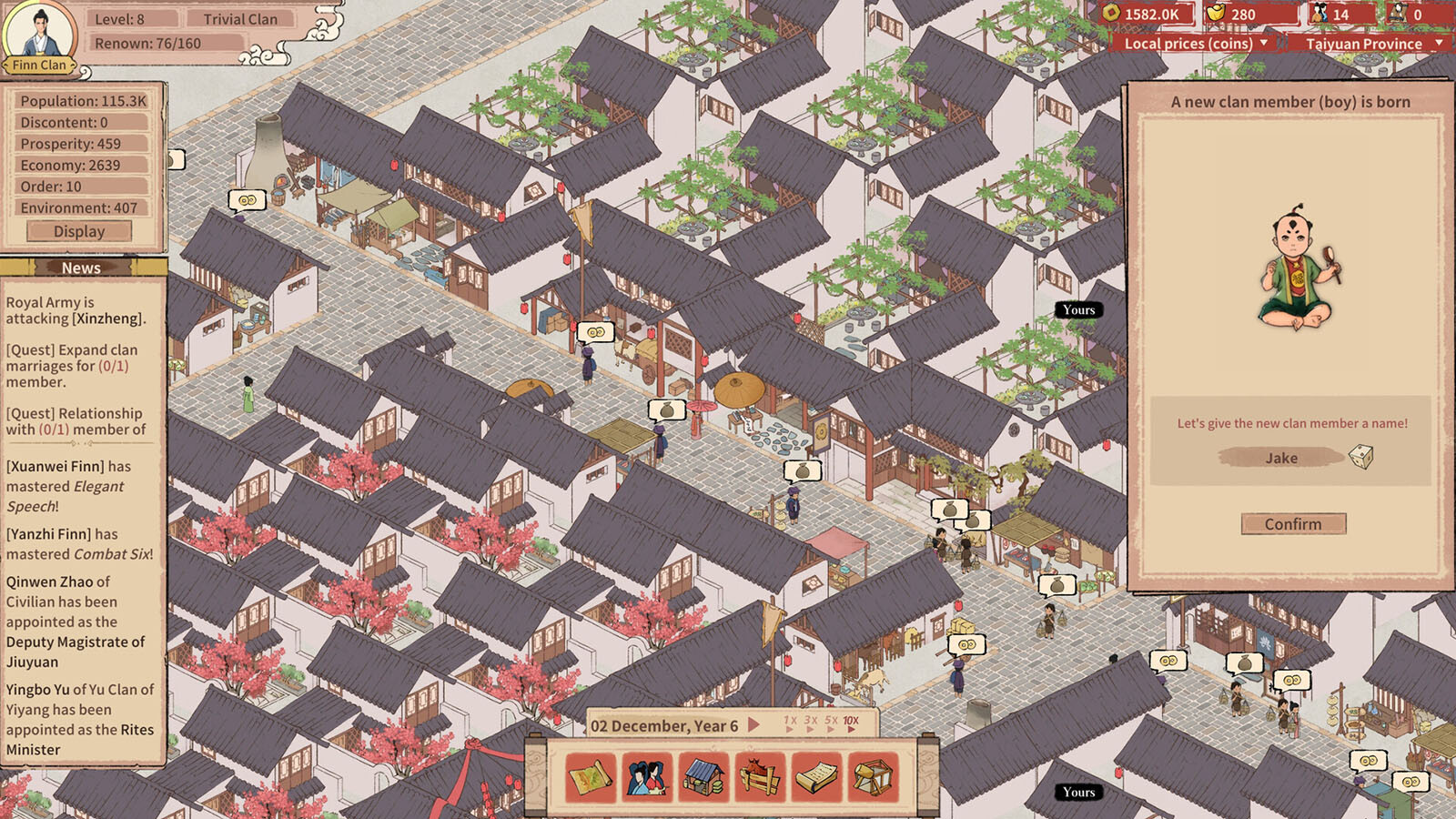Image resolution: width=1456 pixels, height=819 pixels.
Task: Click the Display button under city stats
Action: 79,231
